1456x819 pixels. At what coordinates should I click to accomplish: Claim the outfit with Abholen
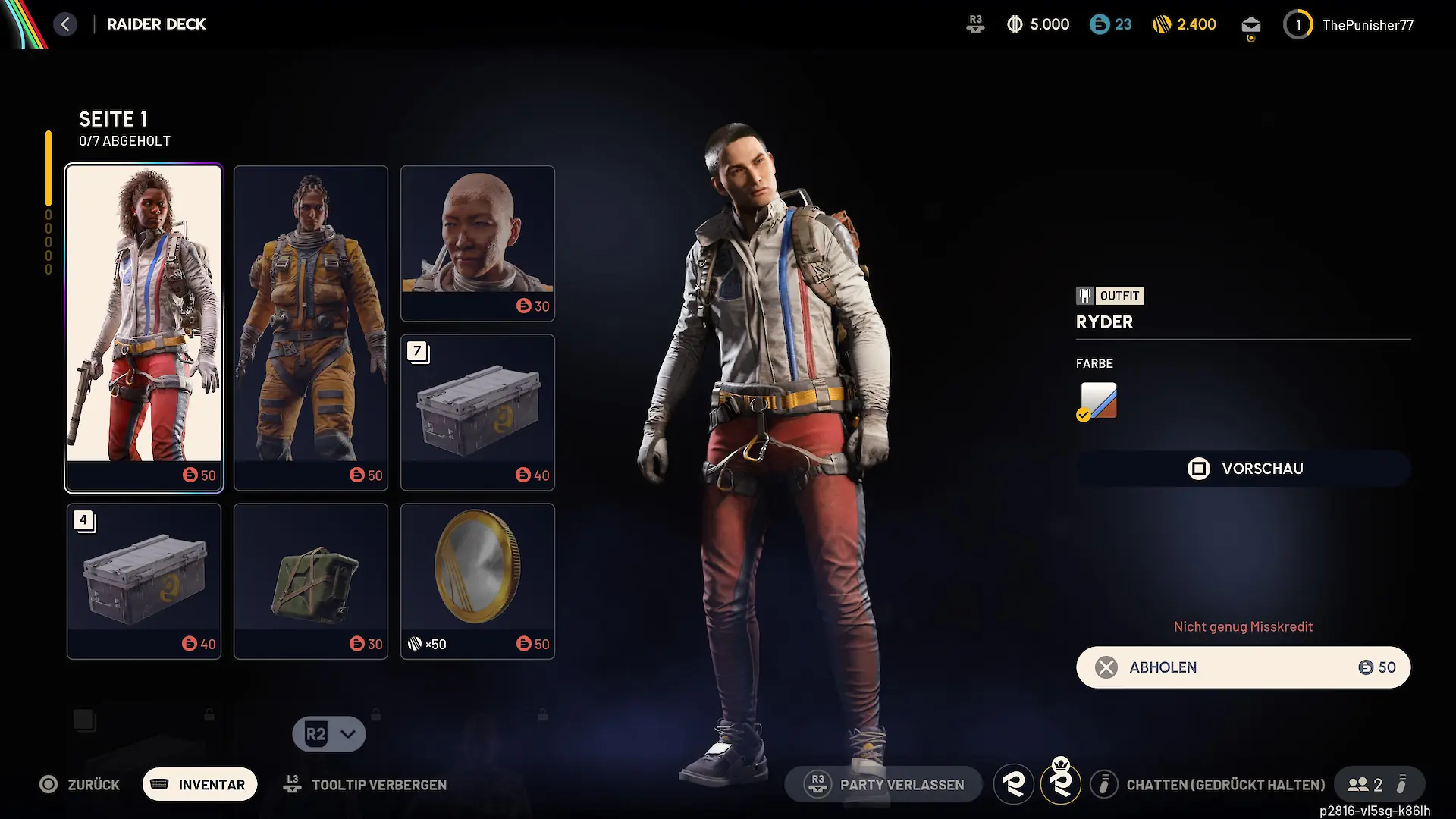click(1244, 667)
